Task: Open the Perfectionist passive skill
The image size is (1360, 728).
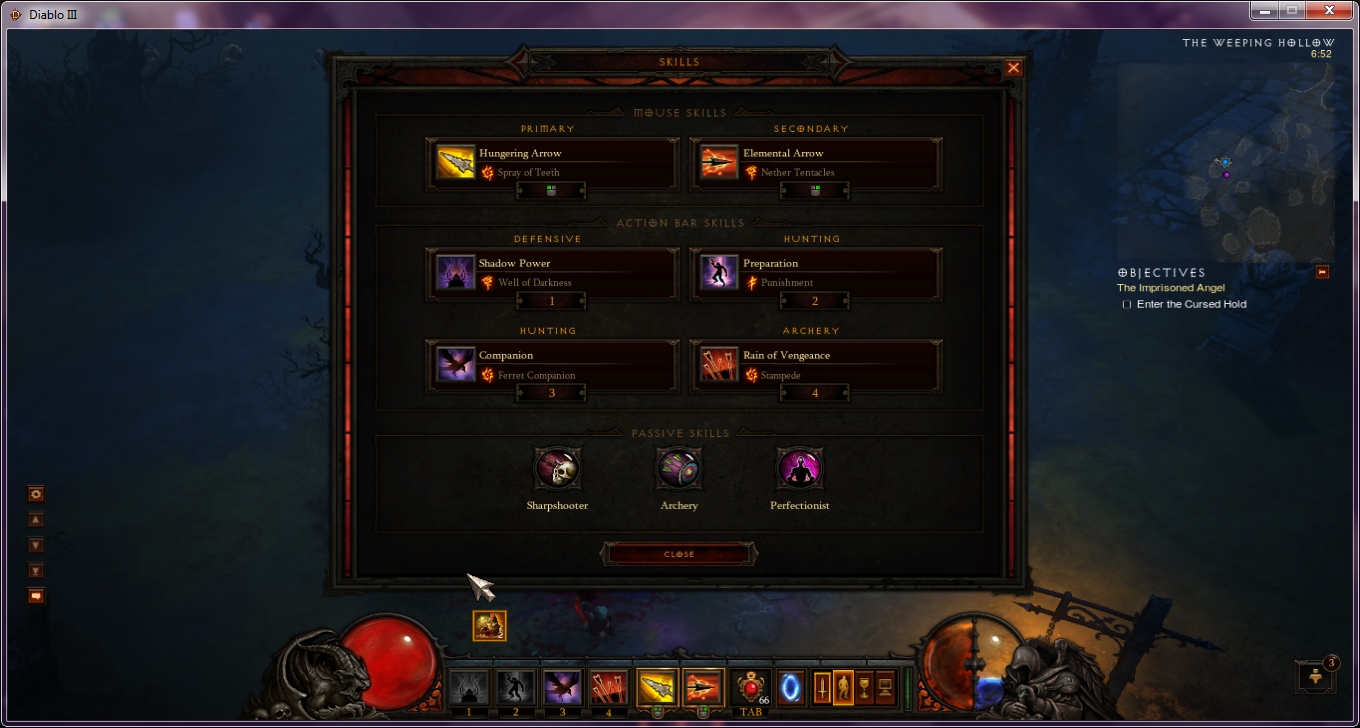Action: [x=799, y=468]
